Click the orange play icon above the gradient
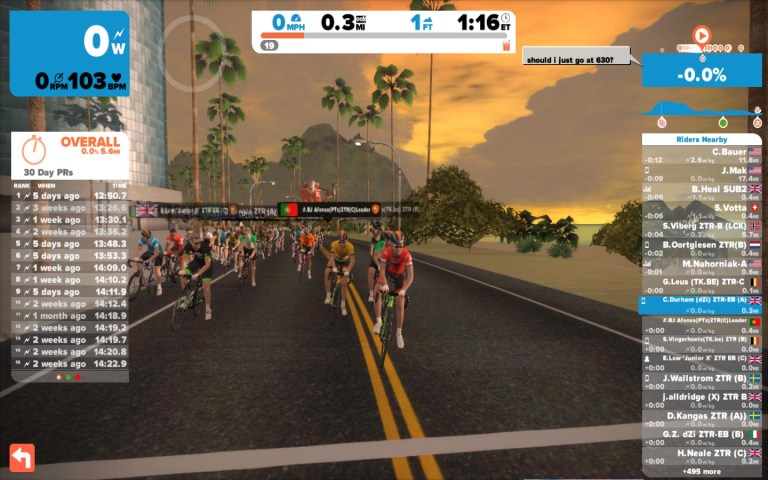768x480 pixels. [x=701, y=35]
